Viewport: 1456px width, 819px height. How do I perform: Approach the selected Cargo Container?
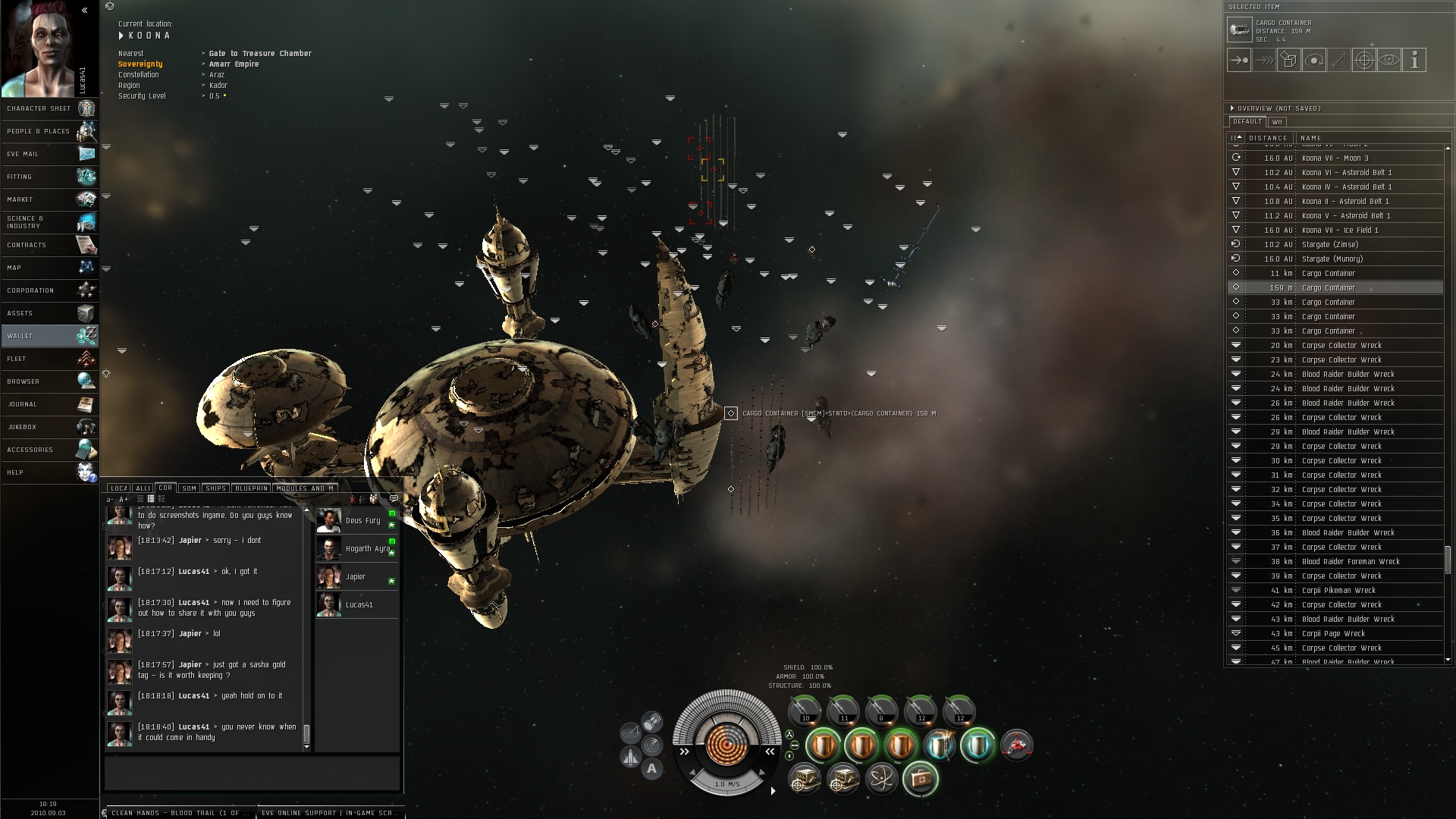[x=1239, y=60]
